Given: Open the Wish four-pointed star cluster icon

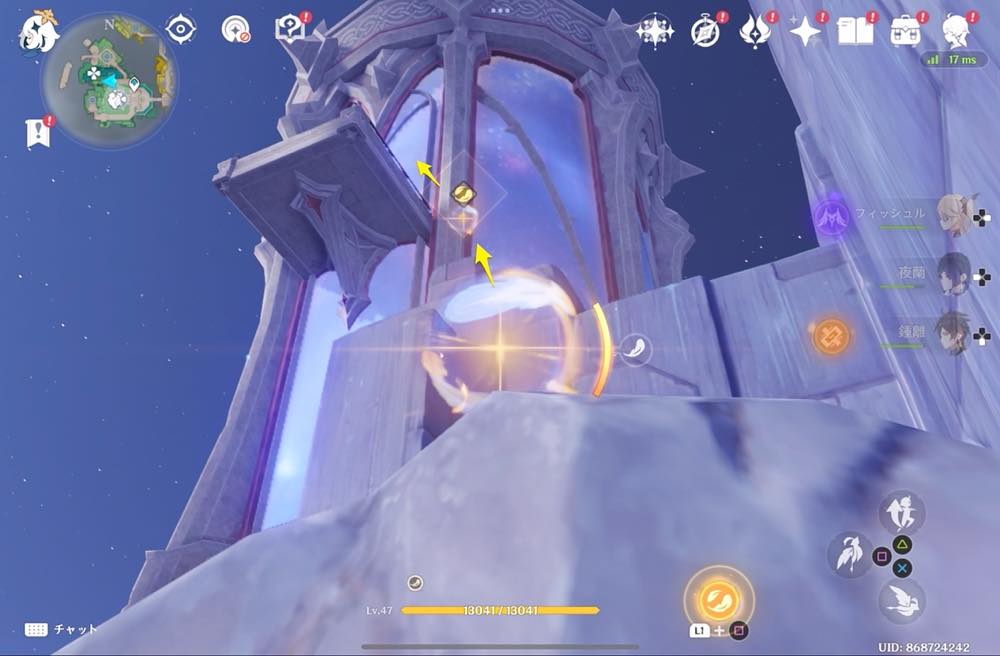Looking at the screenshot, I should pyautogui.click(x=655, y=31).
